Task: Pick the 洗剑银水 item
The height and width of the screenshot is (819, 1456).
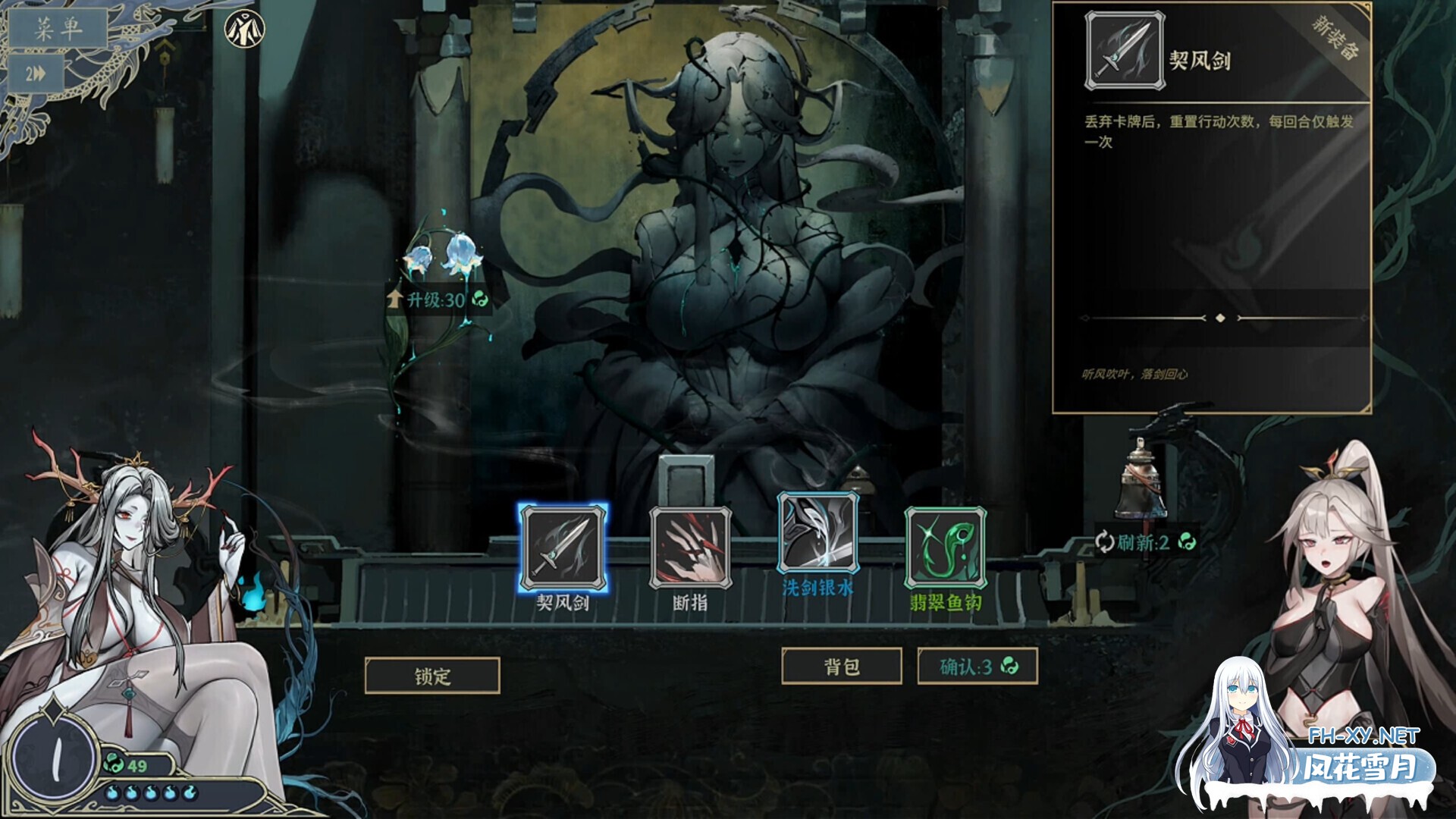Action: (817, 533)
